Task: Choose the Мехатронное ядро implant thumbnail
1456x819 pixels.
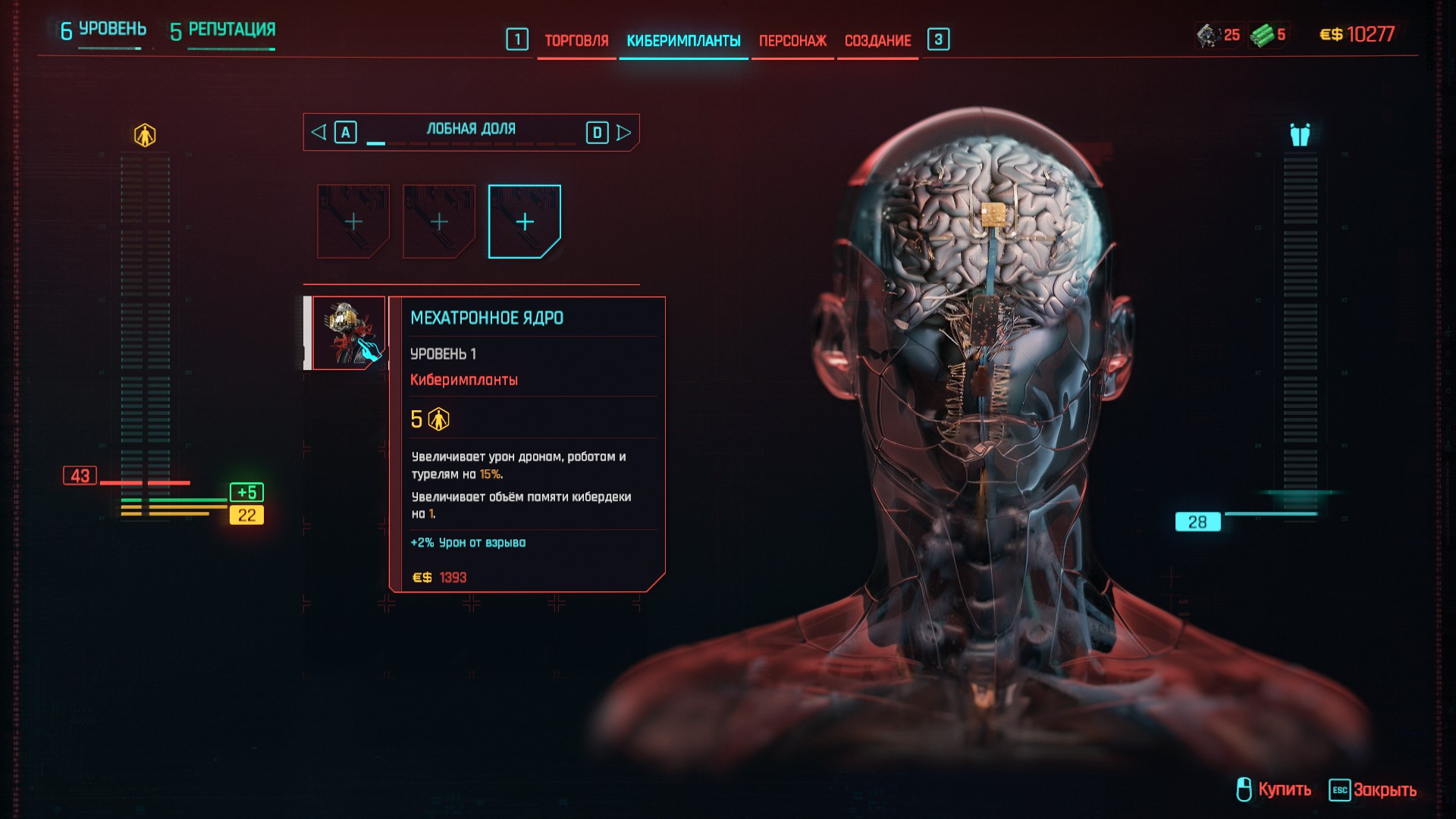Action: (349, 333)
